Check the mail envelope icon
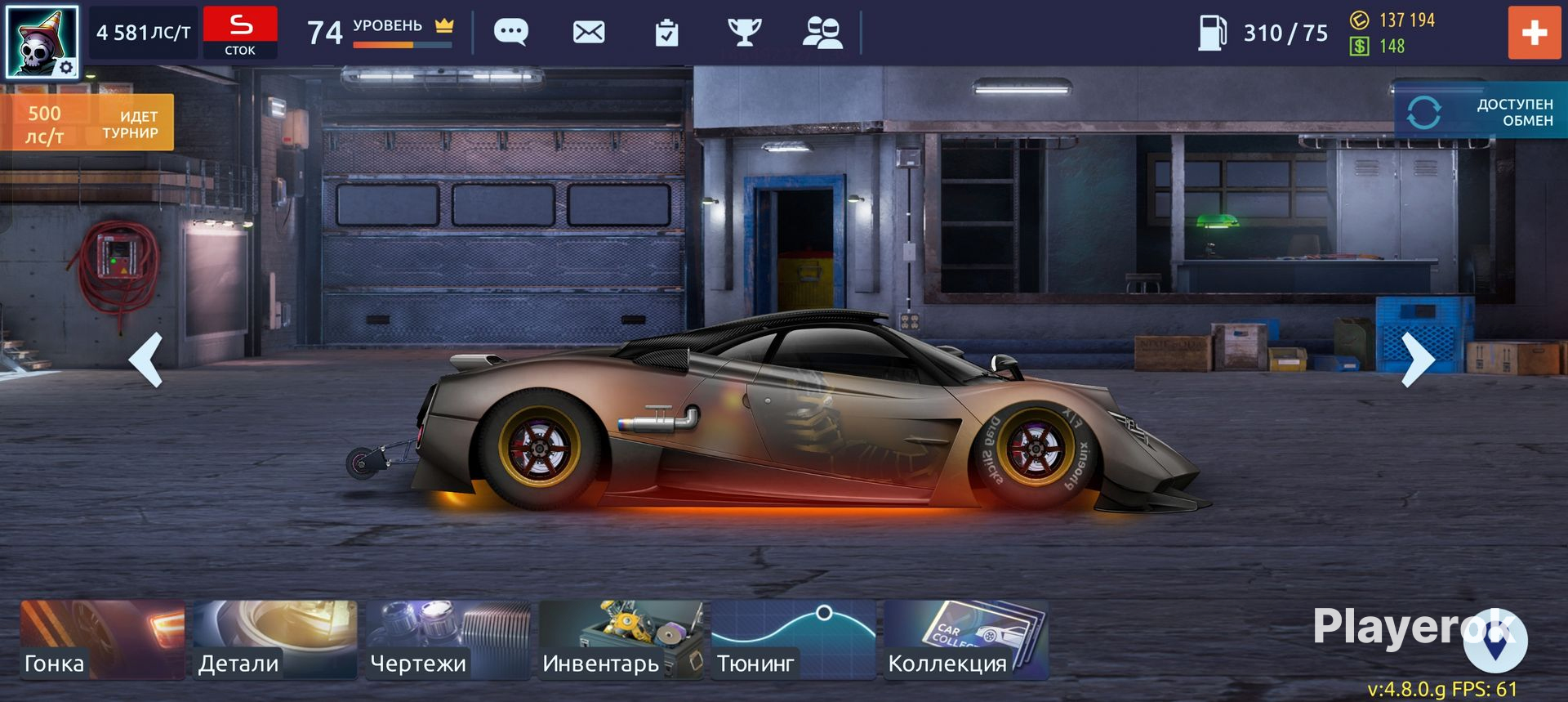Screen dimensions: 1568x702 [589, 33]
